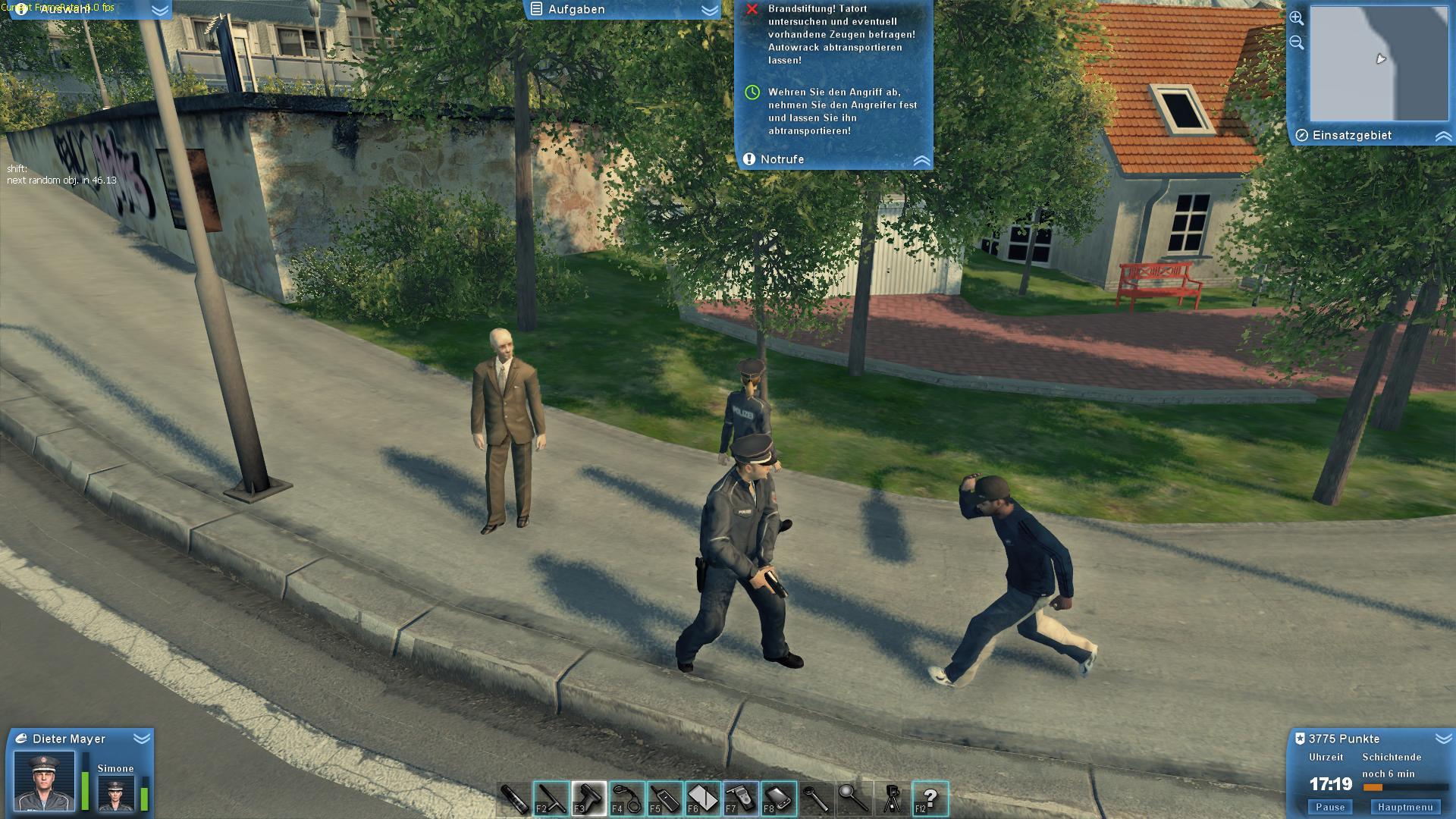The width and height of the screenshot is (1456, 819).
Task: Equip the camera tripod tool
Action: [x=891, y=798]
